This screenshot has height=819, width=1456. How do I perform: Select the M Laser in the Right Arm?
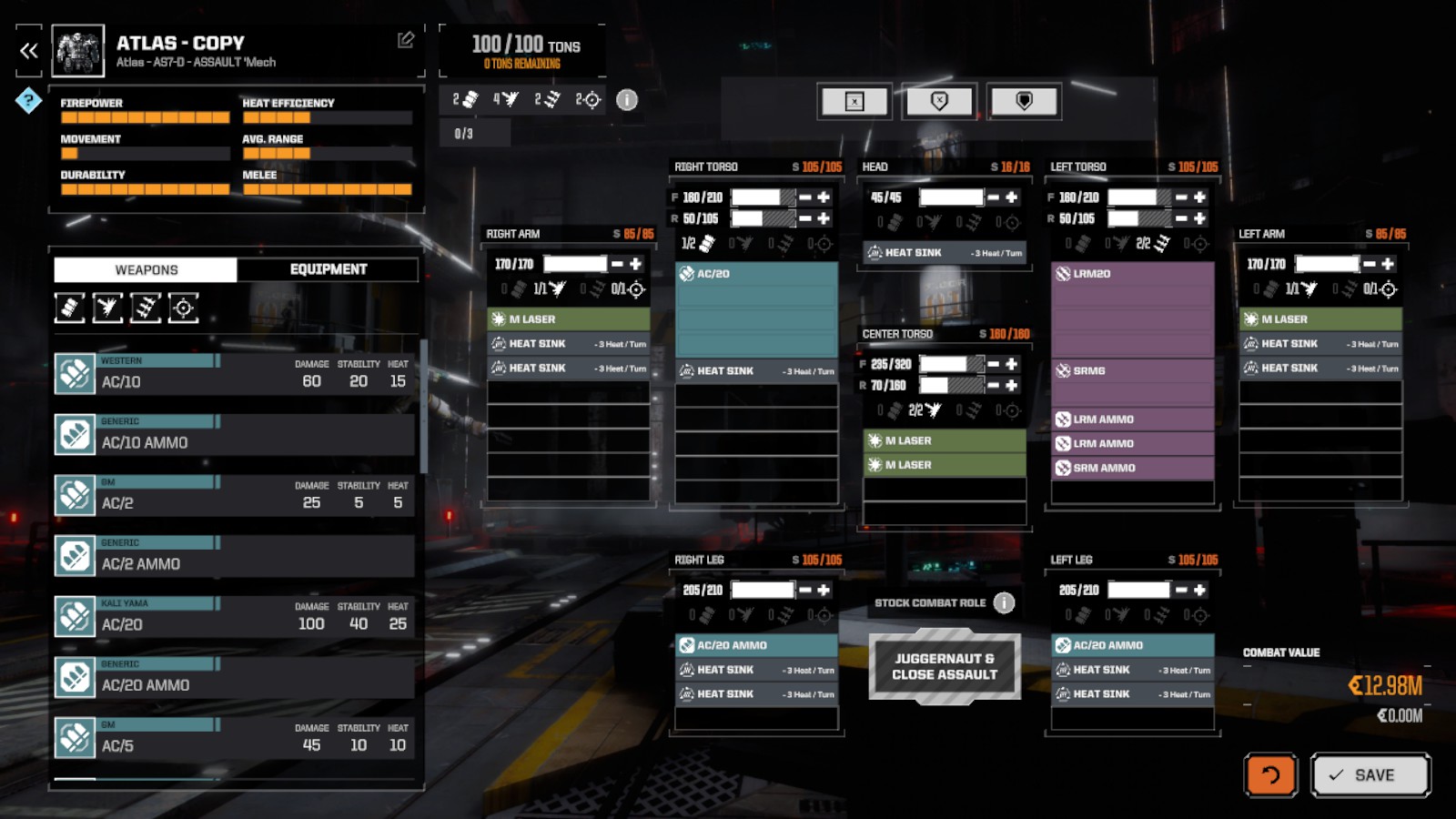tap(568, 319)
